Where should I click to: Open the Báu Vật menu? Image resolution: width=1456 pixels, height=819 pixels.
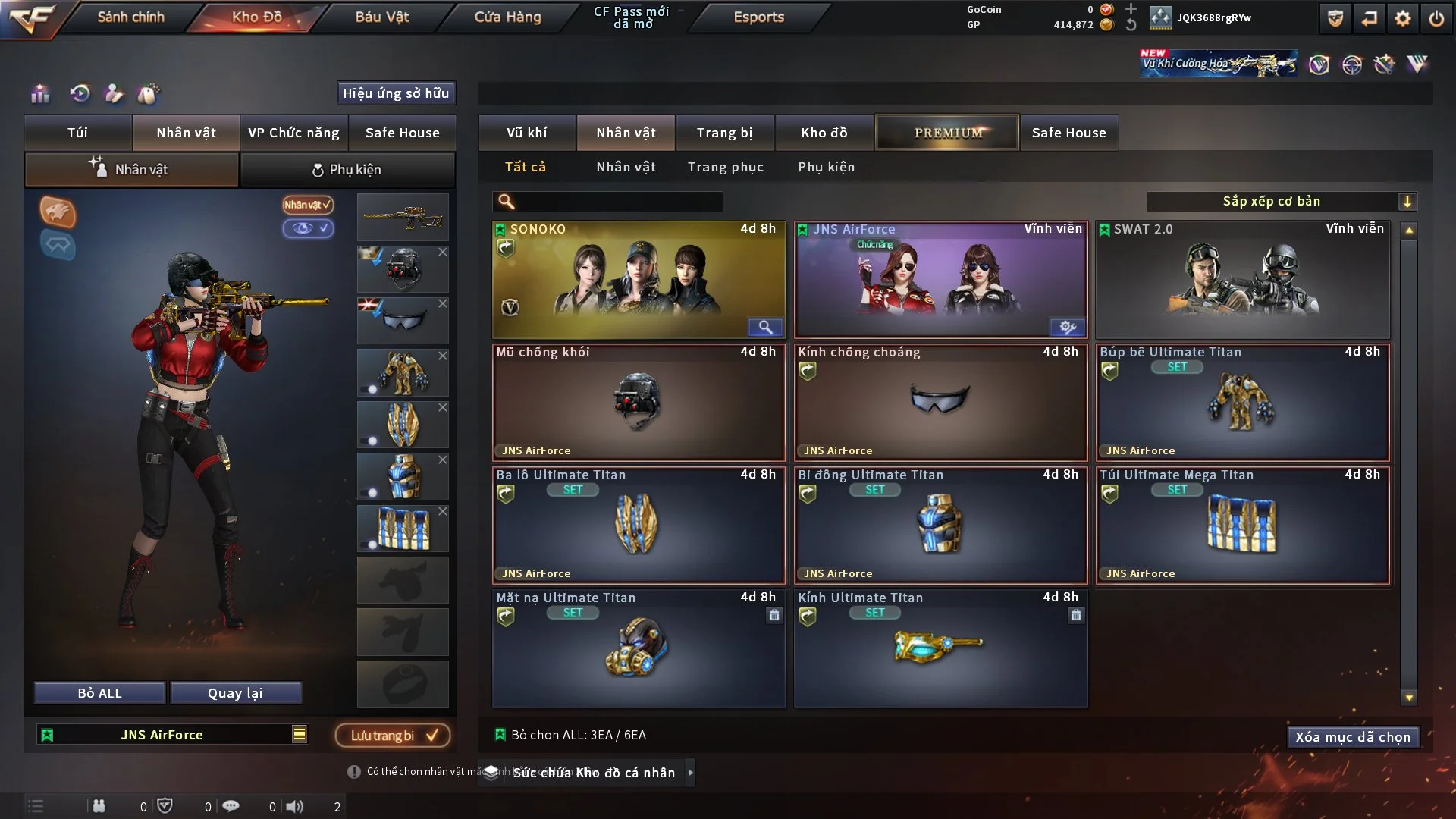(381, 17)
